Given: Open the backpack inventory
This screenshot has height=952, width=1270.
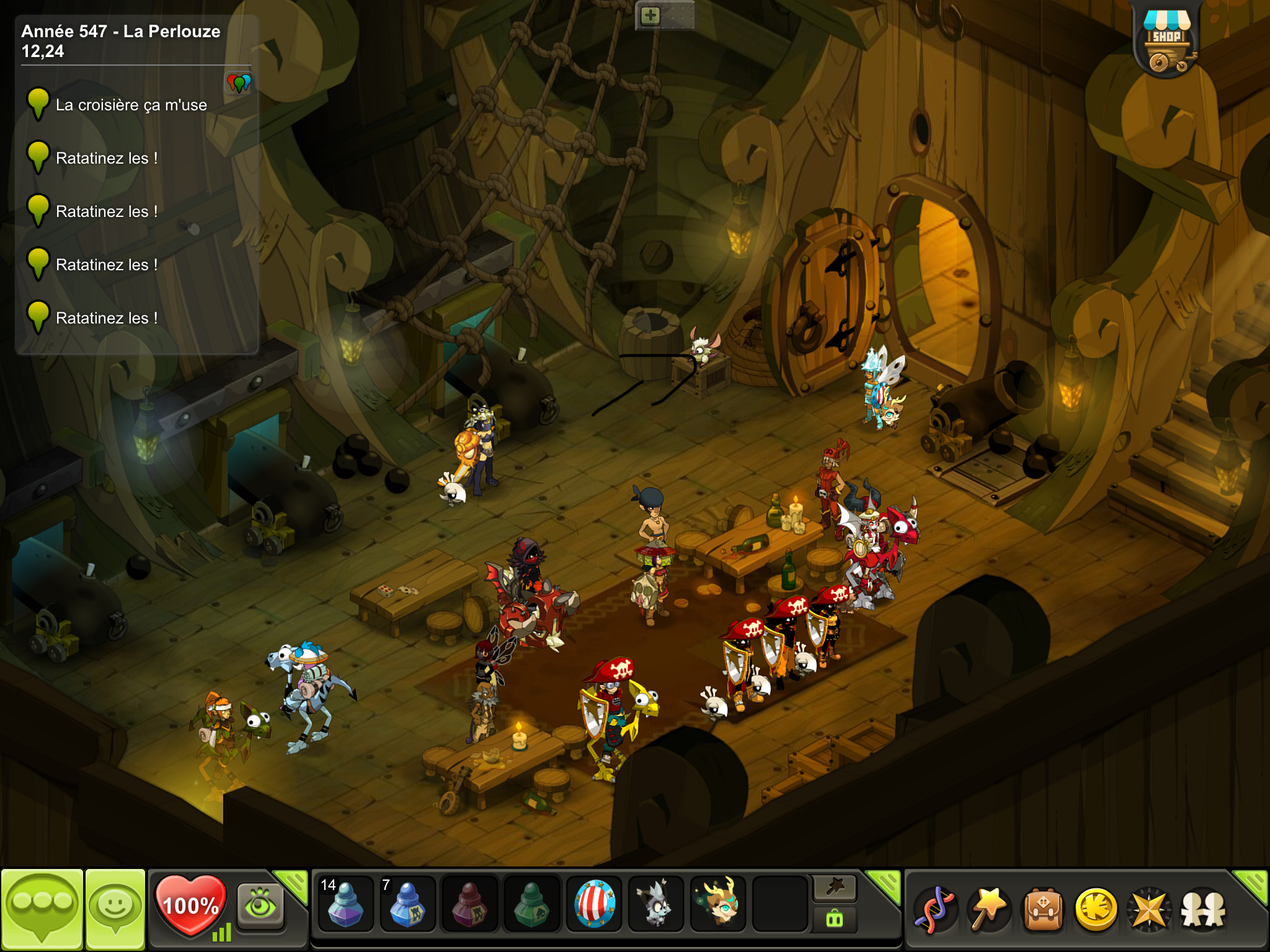Looking at the screenshot, I should [1043, 909].
